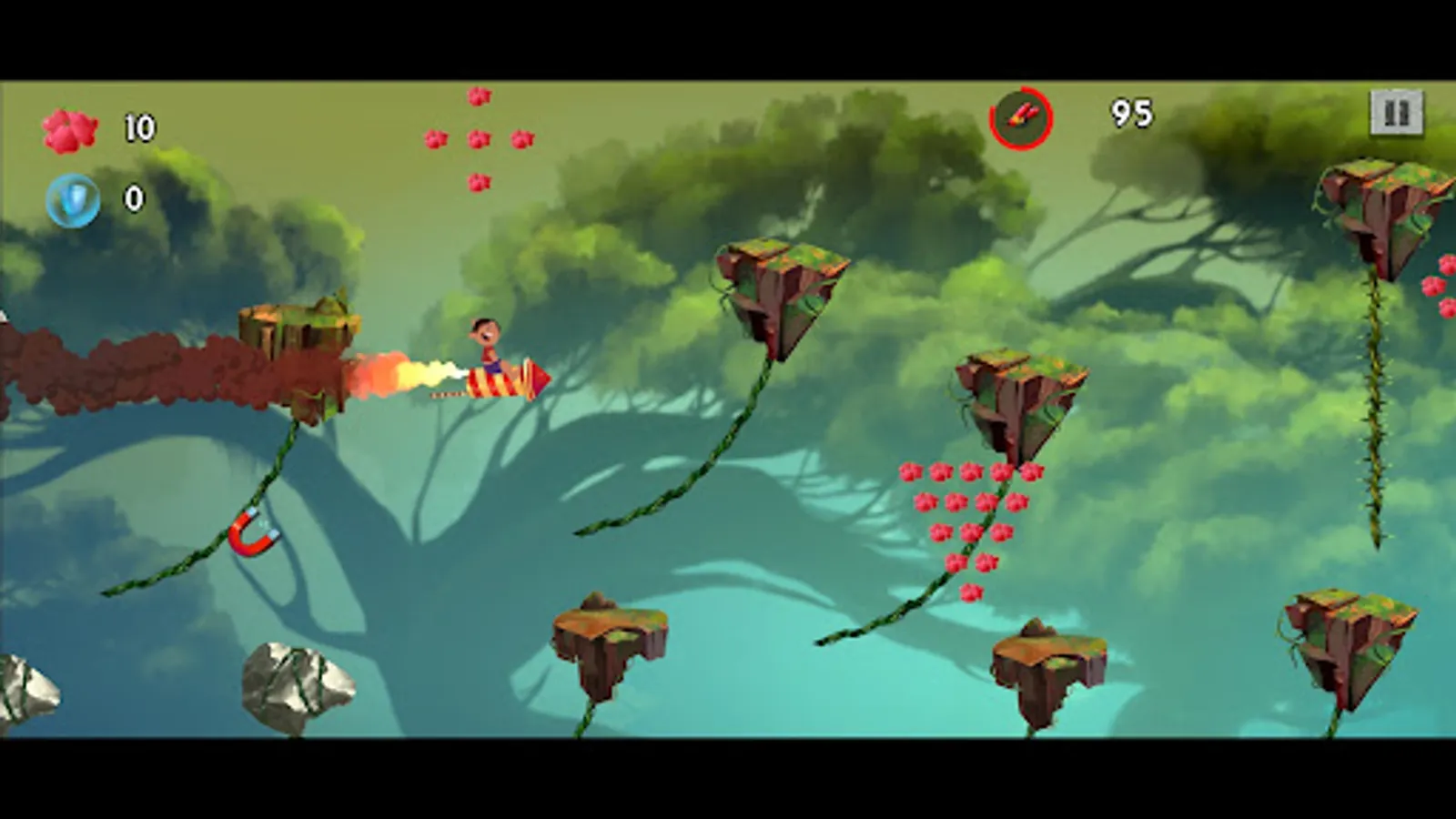This screenshot has height=819, width=1456.
Task: Select the blue gem counter icon
Action: tap(73, 198)
